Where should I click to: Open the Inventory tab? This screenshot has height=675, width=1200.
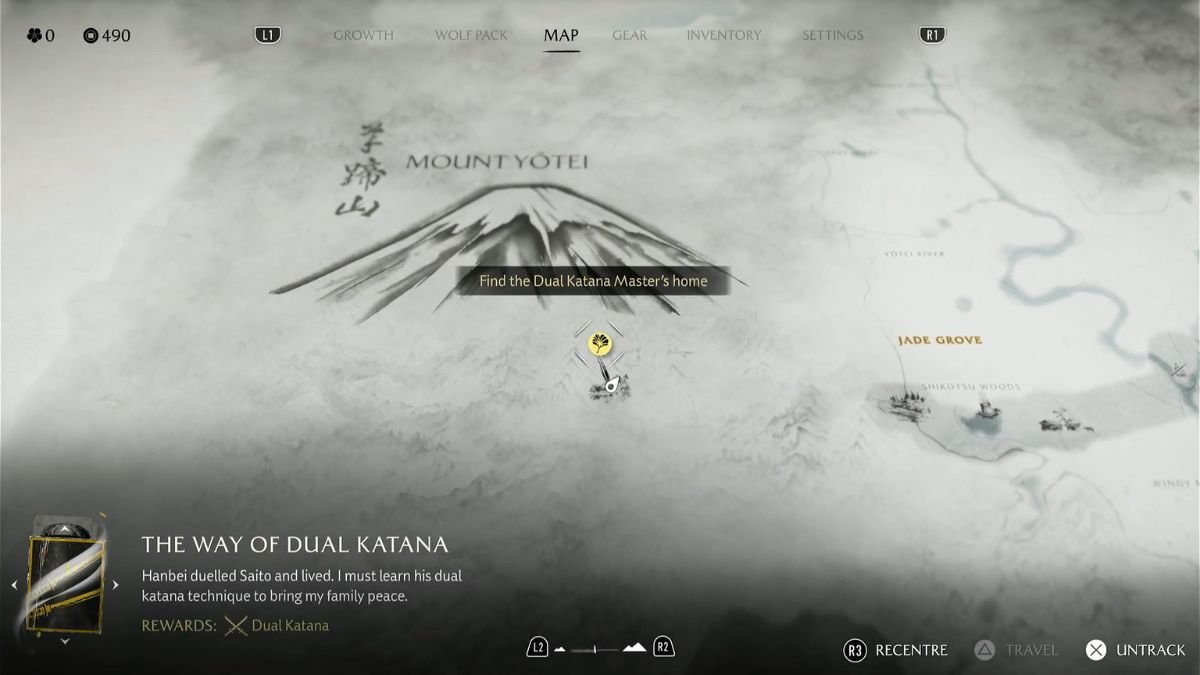coord(723,35)
